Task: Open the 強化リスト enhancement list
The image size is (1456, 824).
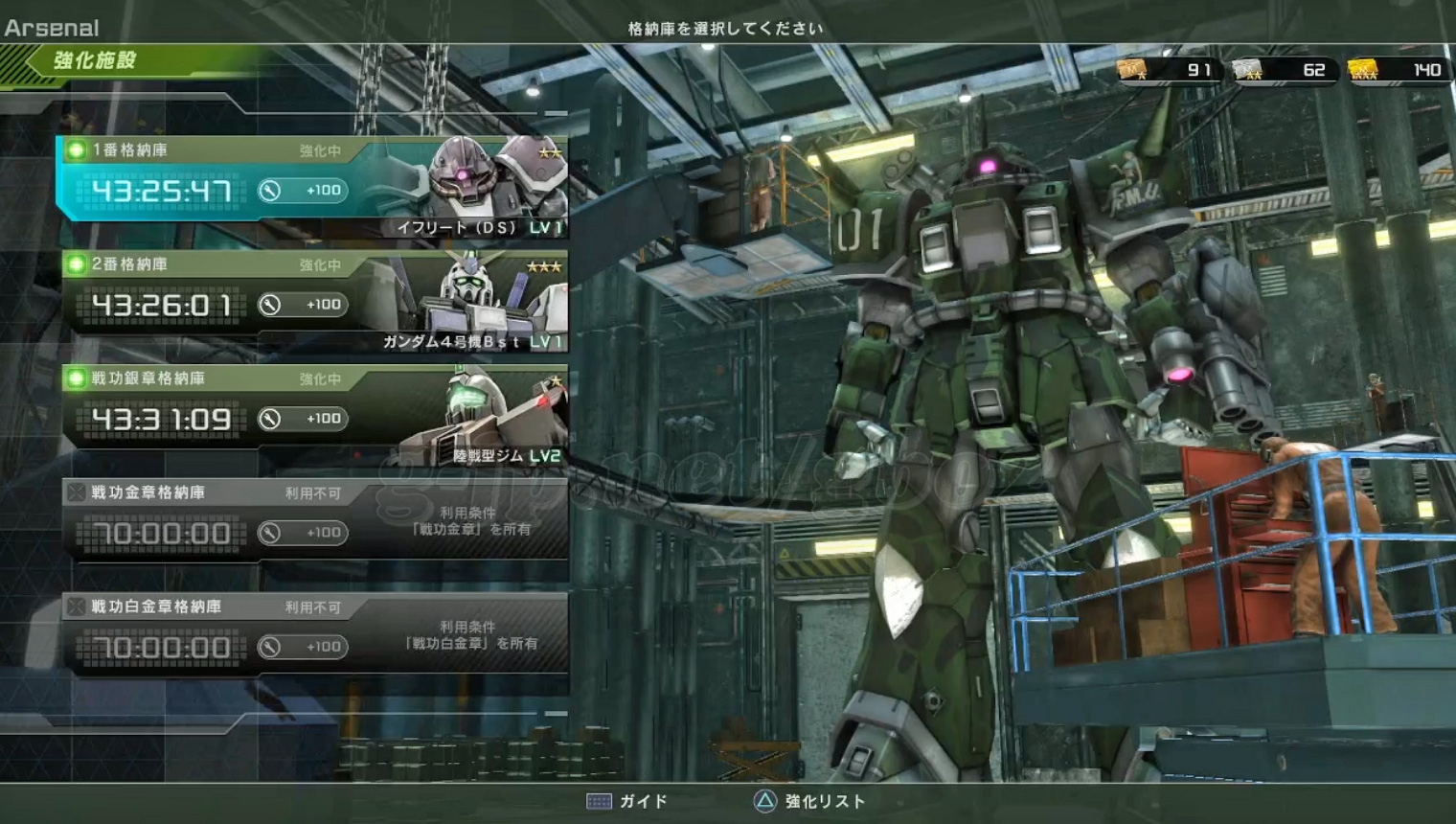Action: point(809,801)
